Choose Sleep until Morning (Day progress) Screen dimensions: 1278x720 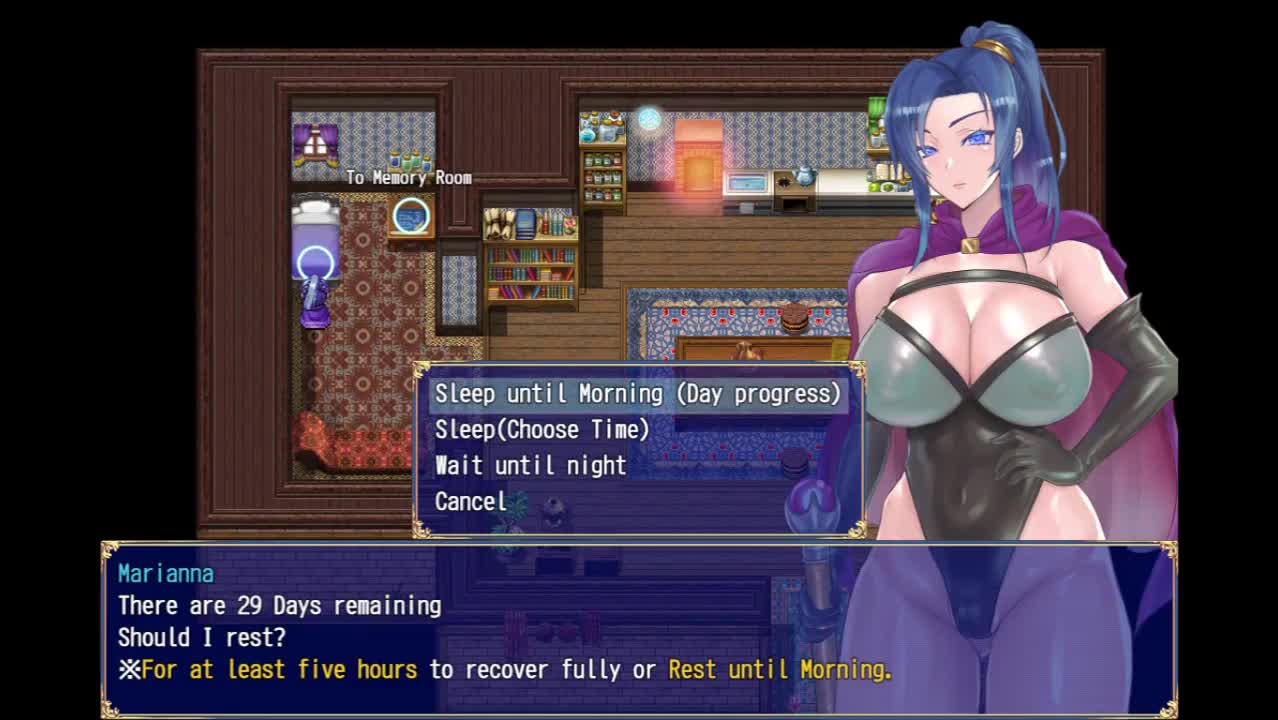[x=637, y=394]
